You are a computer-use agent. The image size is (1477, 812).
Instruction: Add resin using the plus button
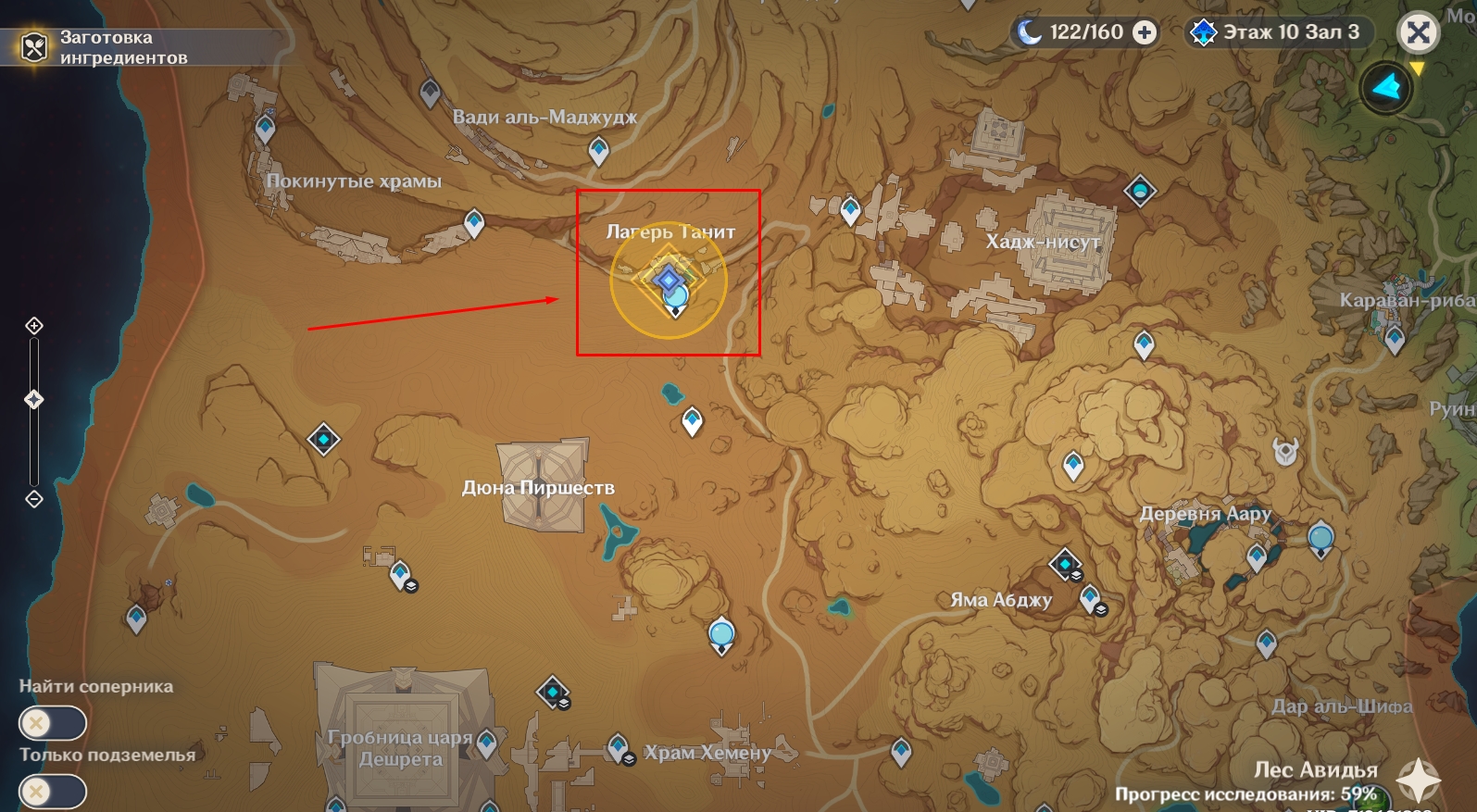click(1145, 32)
